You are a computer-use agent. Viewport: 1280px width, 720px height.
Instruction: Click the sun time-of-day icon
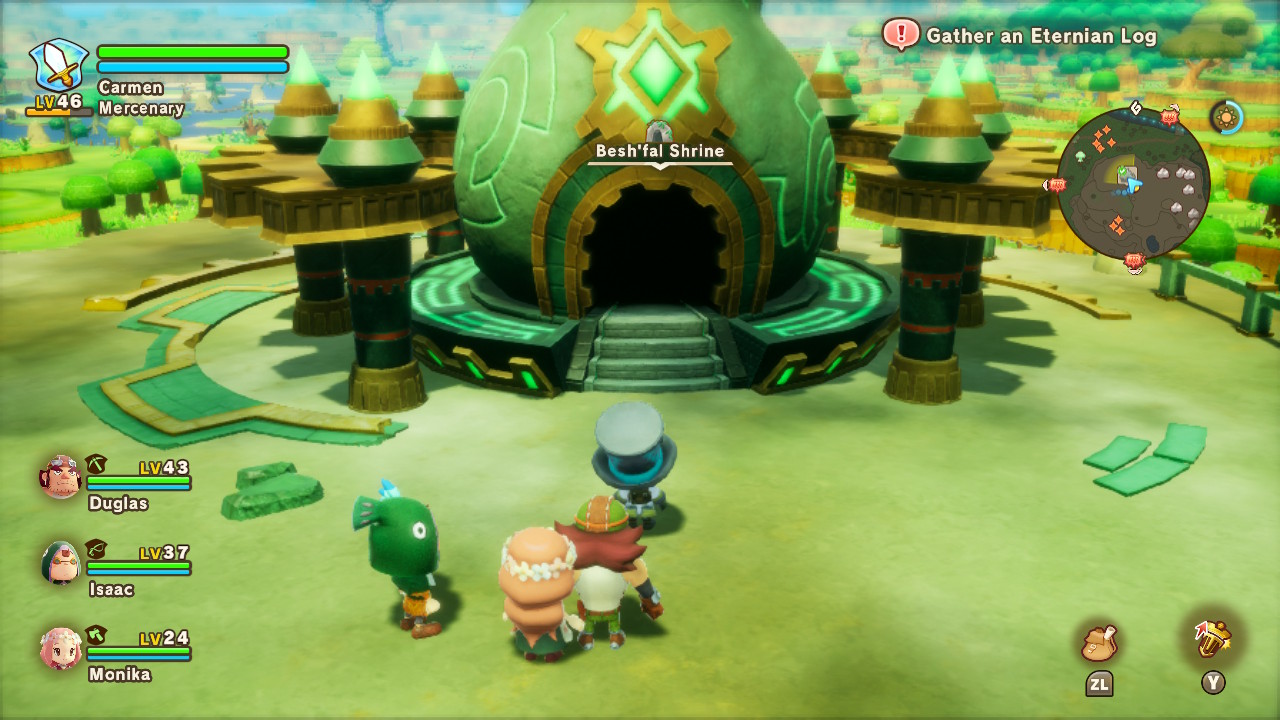coord(1226,117)
